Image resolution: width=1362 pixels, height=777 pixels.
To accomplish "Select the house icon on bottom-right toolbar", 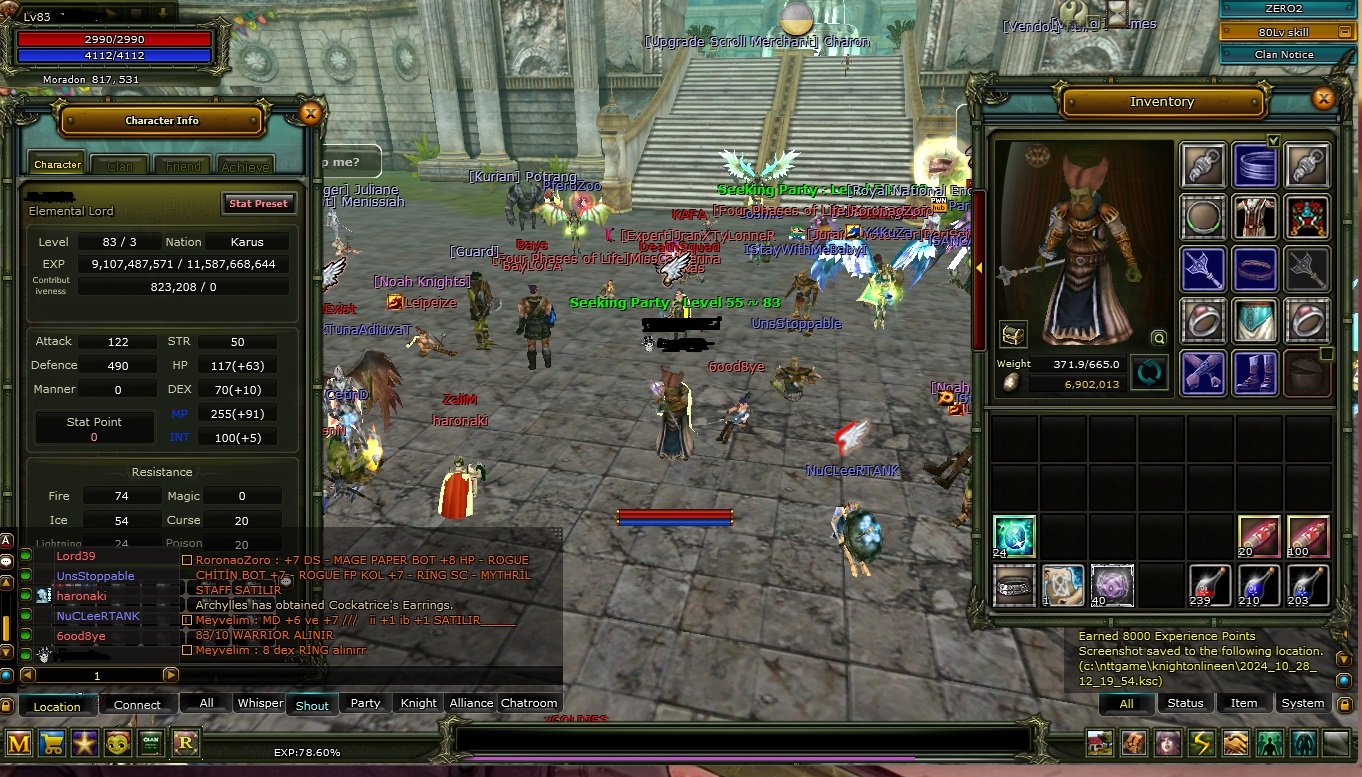I will click(x=1099, y=743).
